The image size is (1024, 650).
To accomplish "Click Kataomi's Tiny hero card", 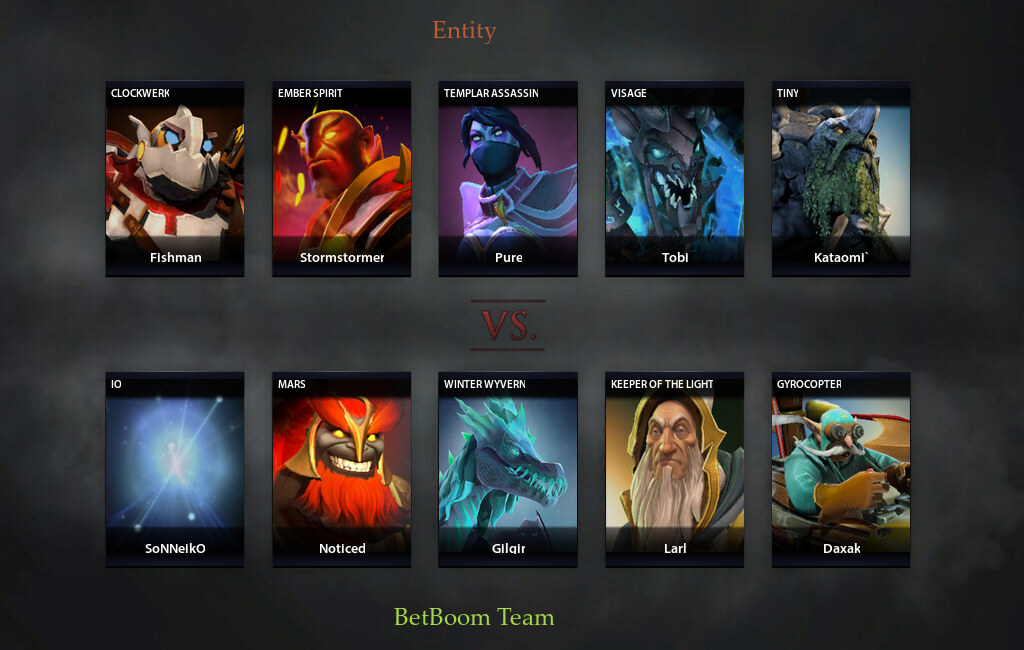I will click(x=841, y=178).
